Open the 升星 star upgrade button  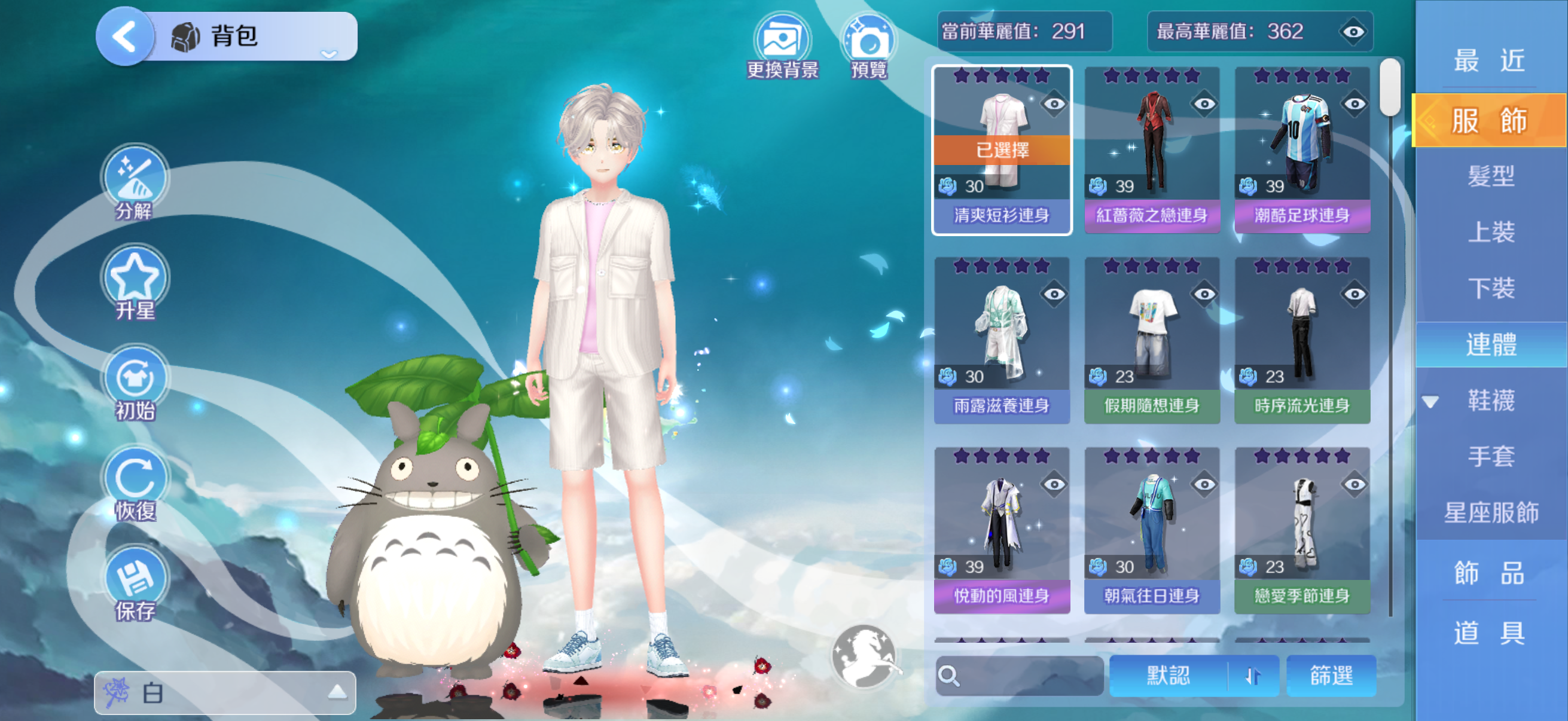click(135, 282)
